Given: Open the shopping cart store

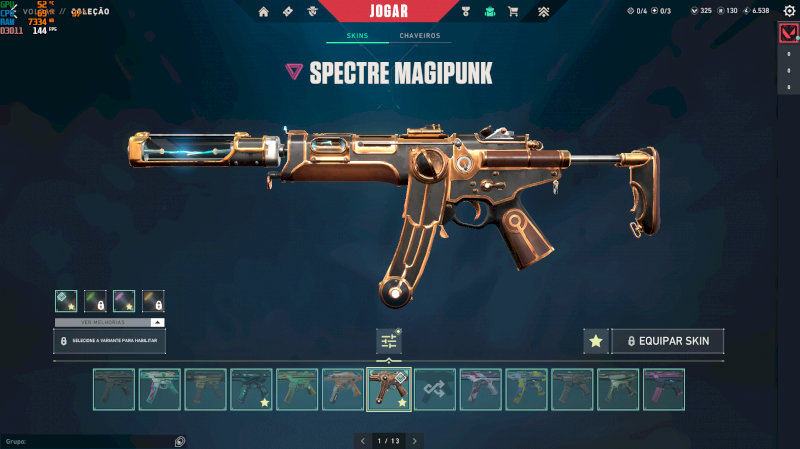Looking at the screenshot, I should pyautogui.click(x=513, y=12).
